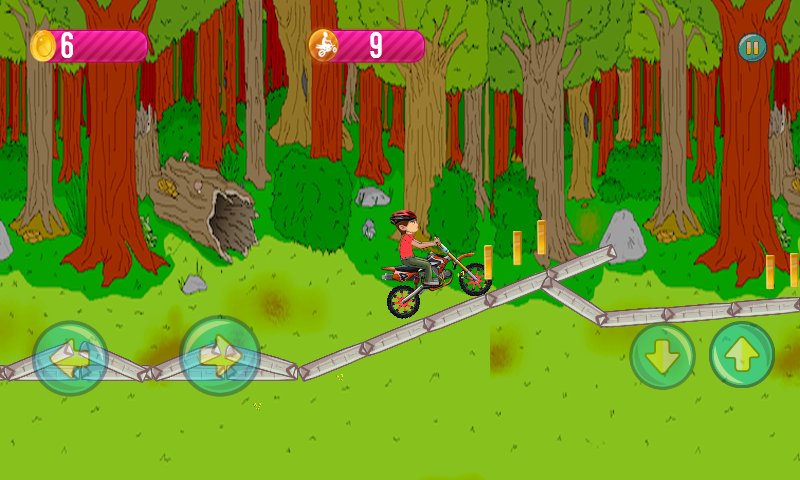Tap the right arrow control button

[220, 356]
